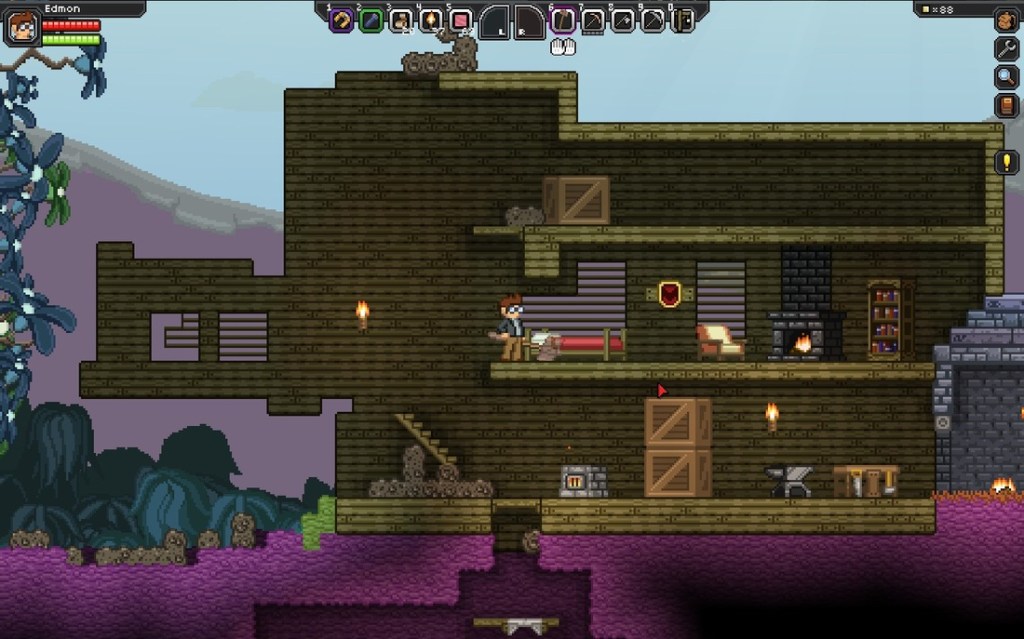
Task: Select the blue item in the green slot
Action: click(x=371, y=20)
